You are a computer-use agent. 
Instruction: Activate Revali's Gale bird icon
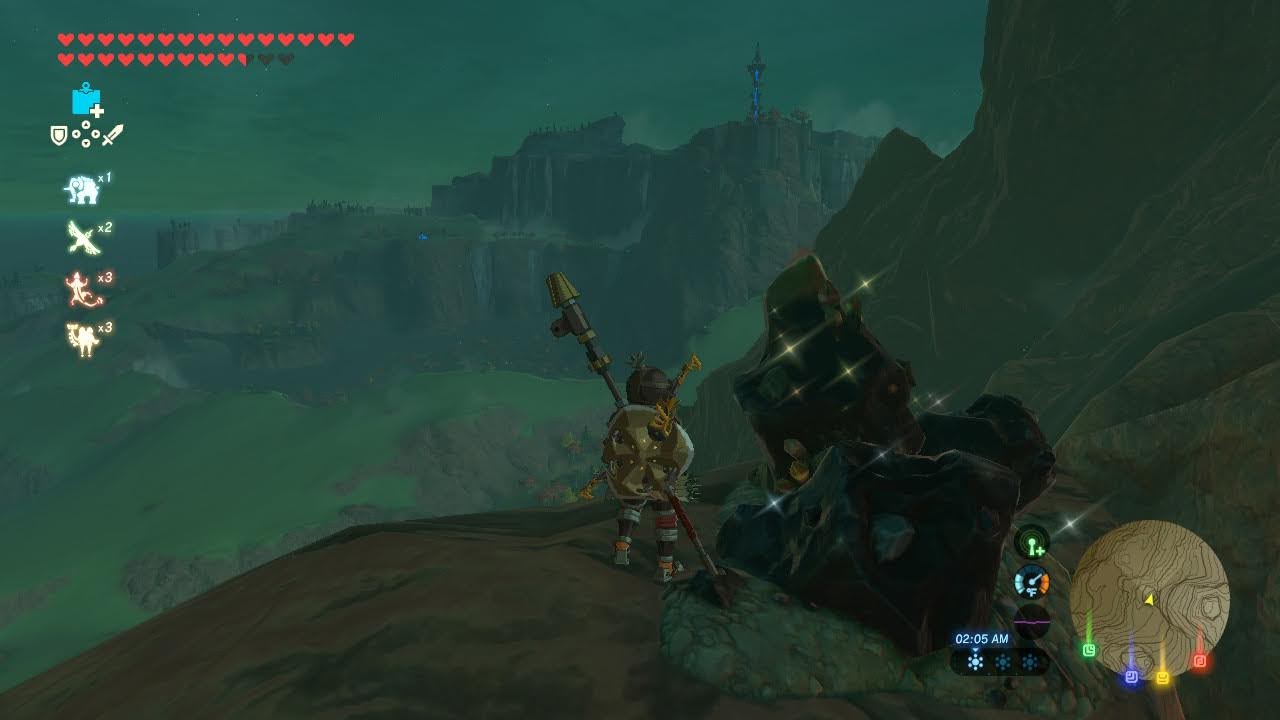(81, 238)
